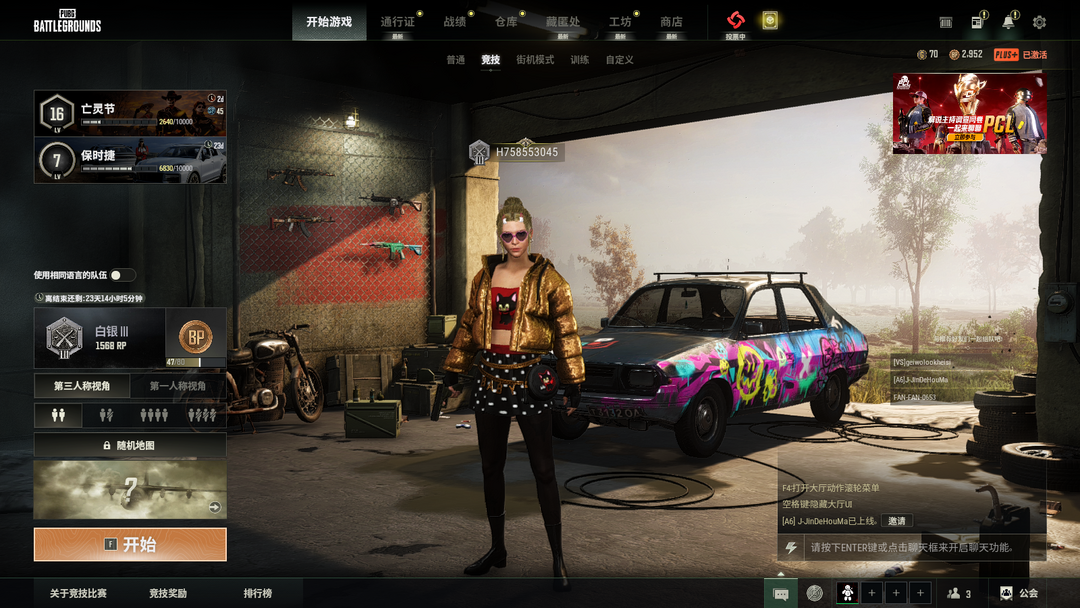Open the 公会 clan panel
The width and height of the screenshot is (1080, 608).
point(1020,593)
